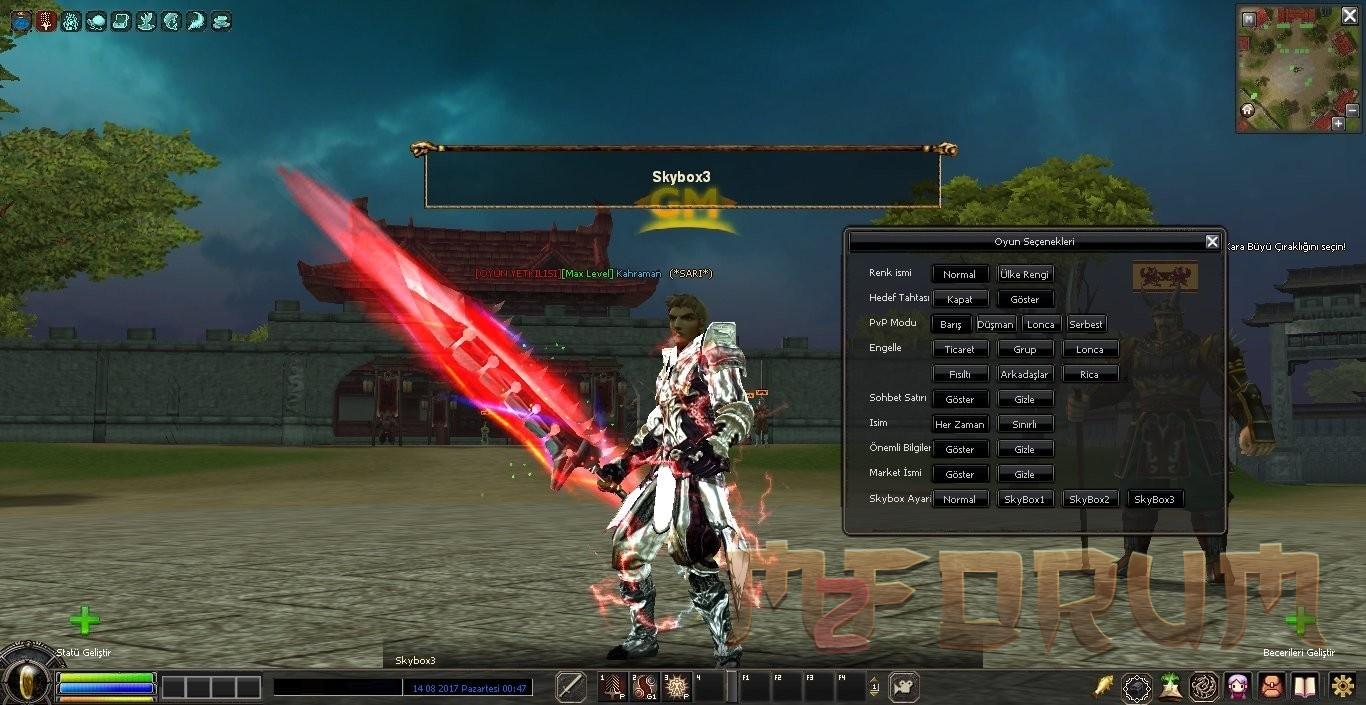Toggle the Fısıltı whisper block
Viewport: 1366px width, 705px height.
960,374
